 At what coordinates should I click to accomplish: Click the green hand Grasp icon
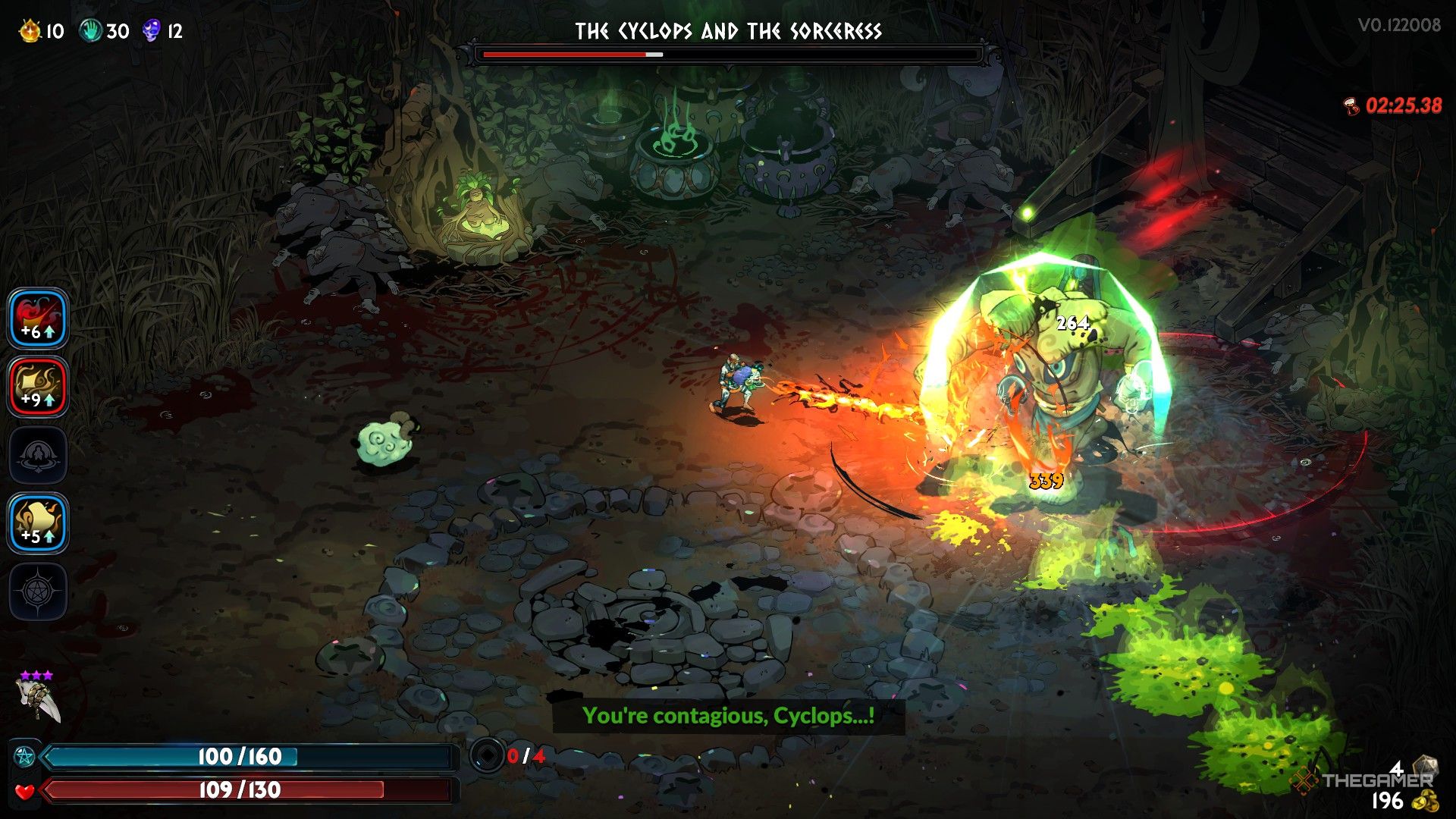pos(91,30)
